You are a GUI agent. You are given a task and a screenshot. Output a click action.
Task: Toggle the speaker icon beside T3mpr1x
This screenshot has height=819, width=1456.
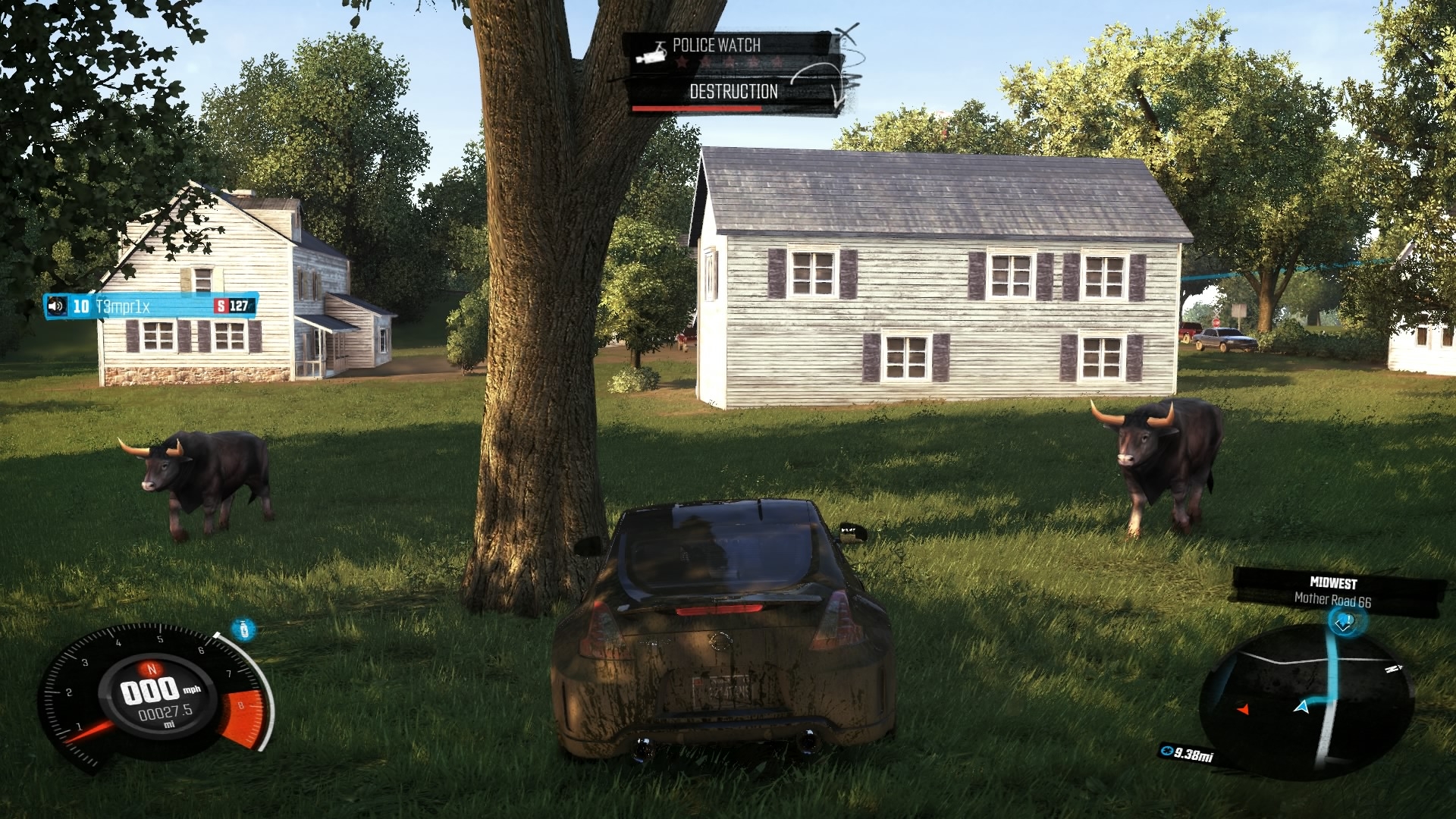point(56,306)
